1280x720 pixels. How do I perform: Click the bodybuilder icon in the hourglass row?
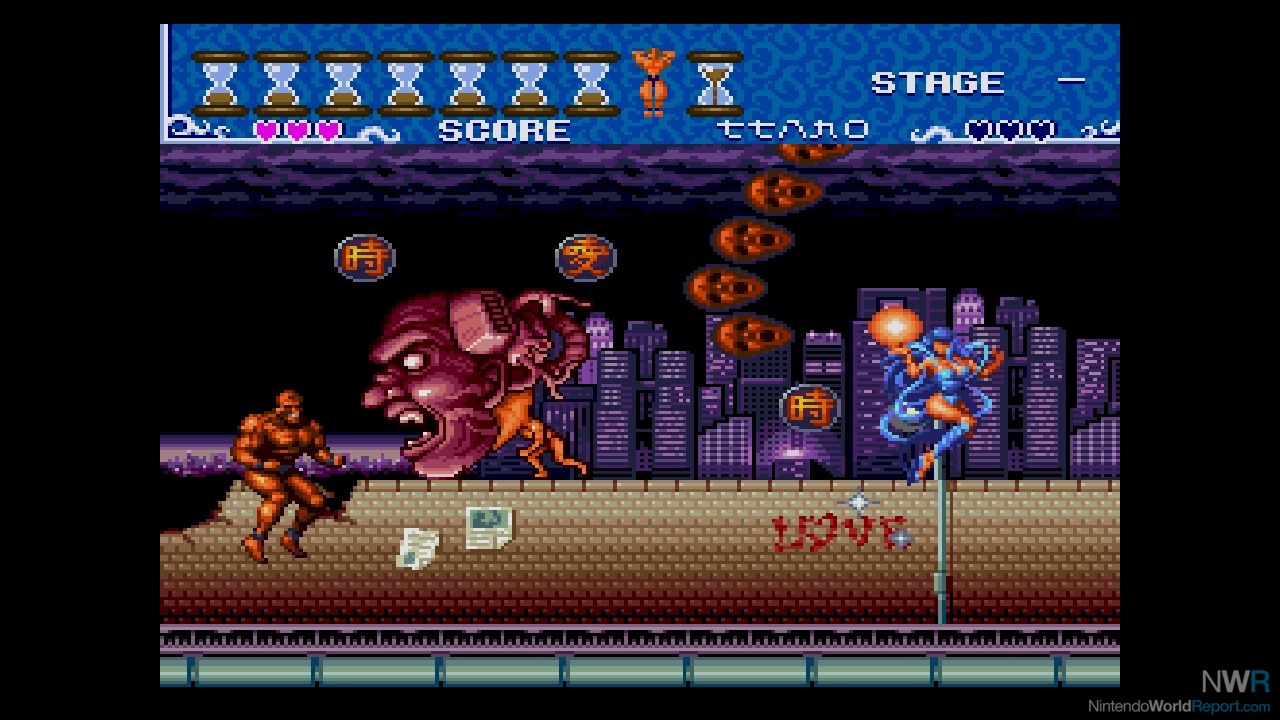pos(653,82)
